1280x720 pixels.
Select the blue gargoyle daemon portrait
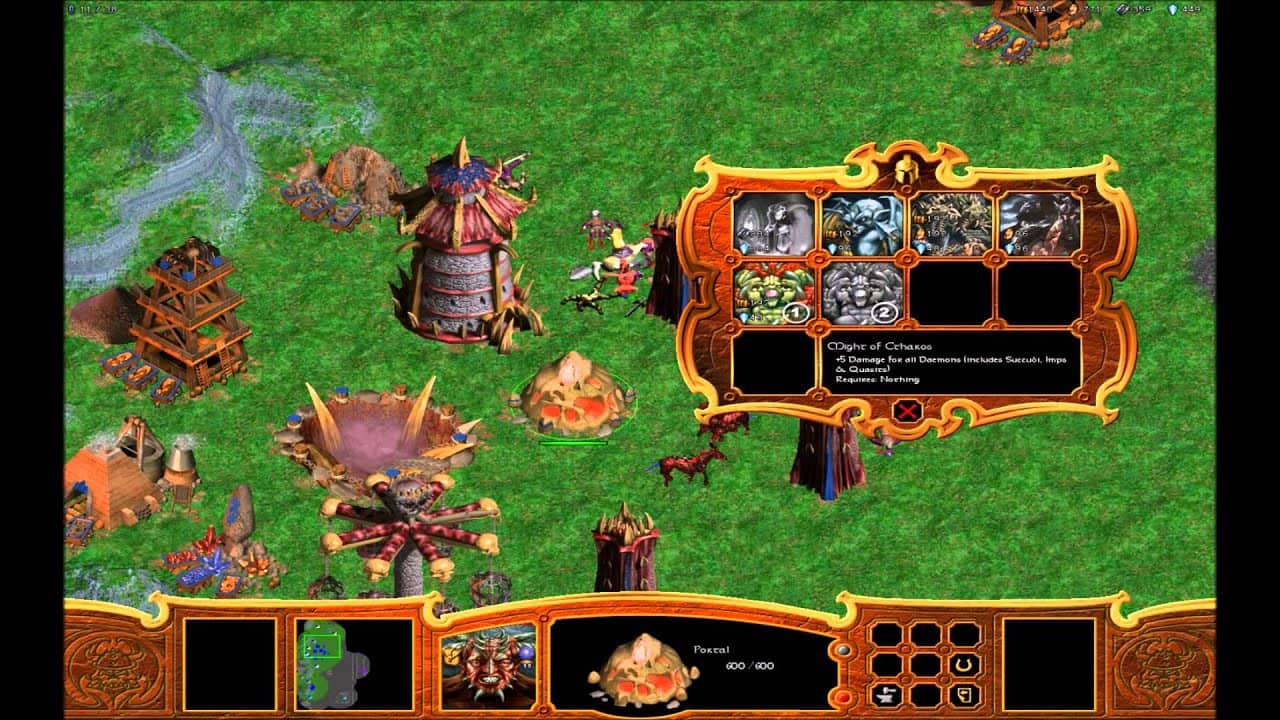[x=862, y=225]
